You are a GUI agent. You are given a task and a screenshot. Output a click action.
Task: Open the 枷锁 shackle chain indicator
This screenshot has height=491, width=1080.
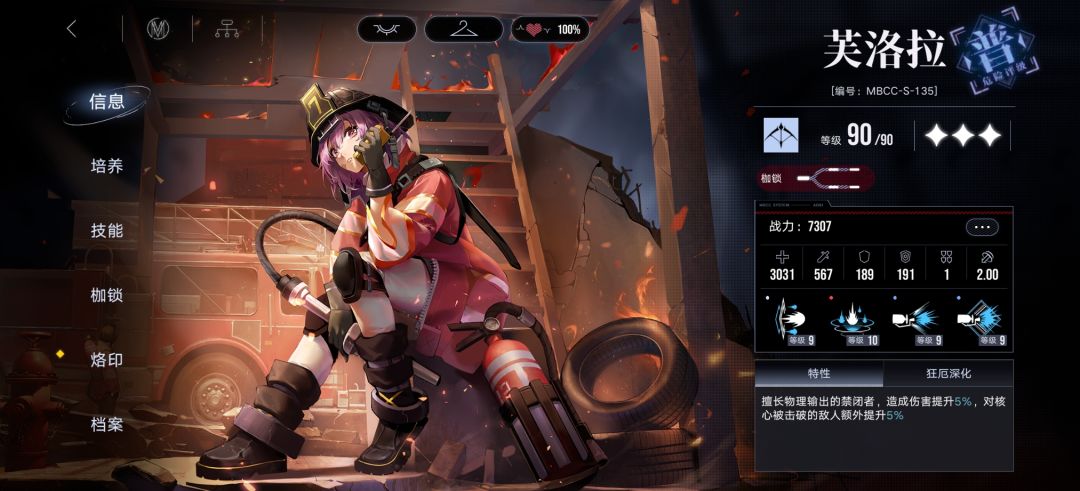[x=815, y=178]
